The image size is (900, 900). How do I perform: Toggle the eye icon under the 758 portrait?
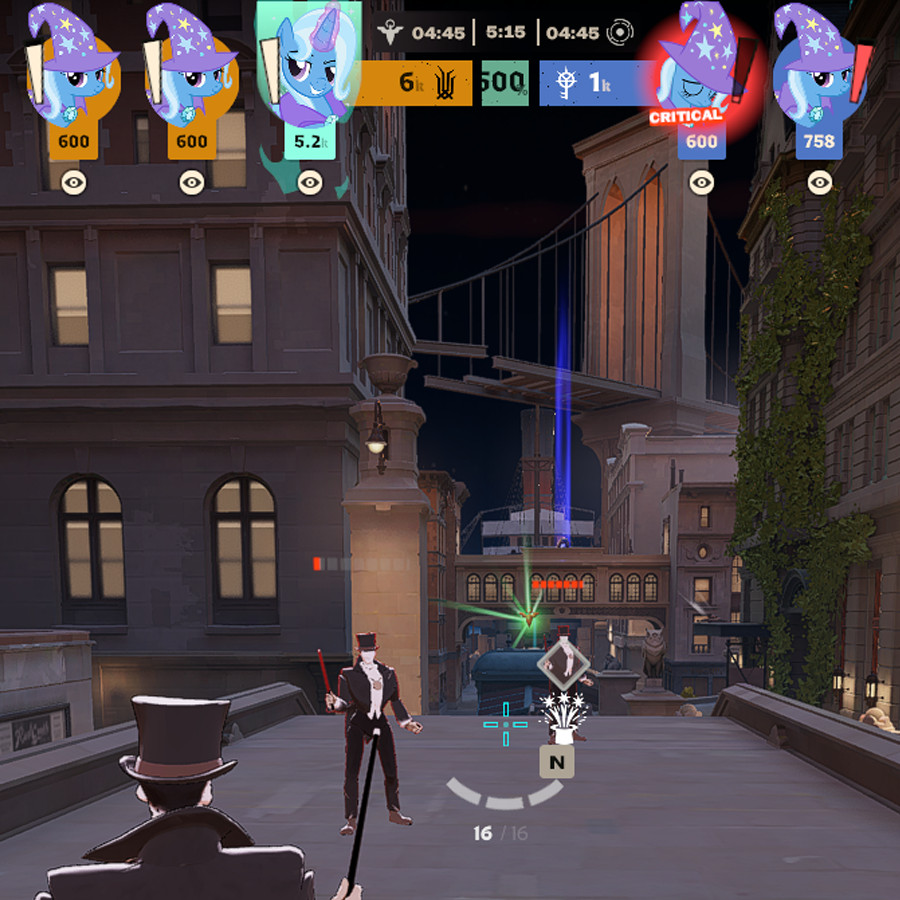point(820,182)
